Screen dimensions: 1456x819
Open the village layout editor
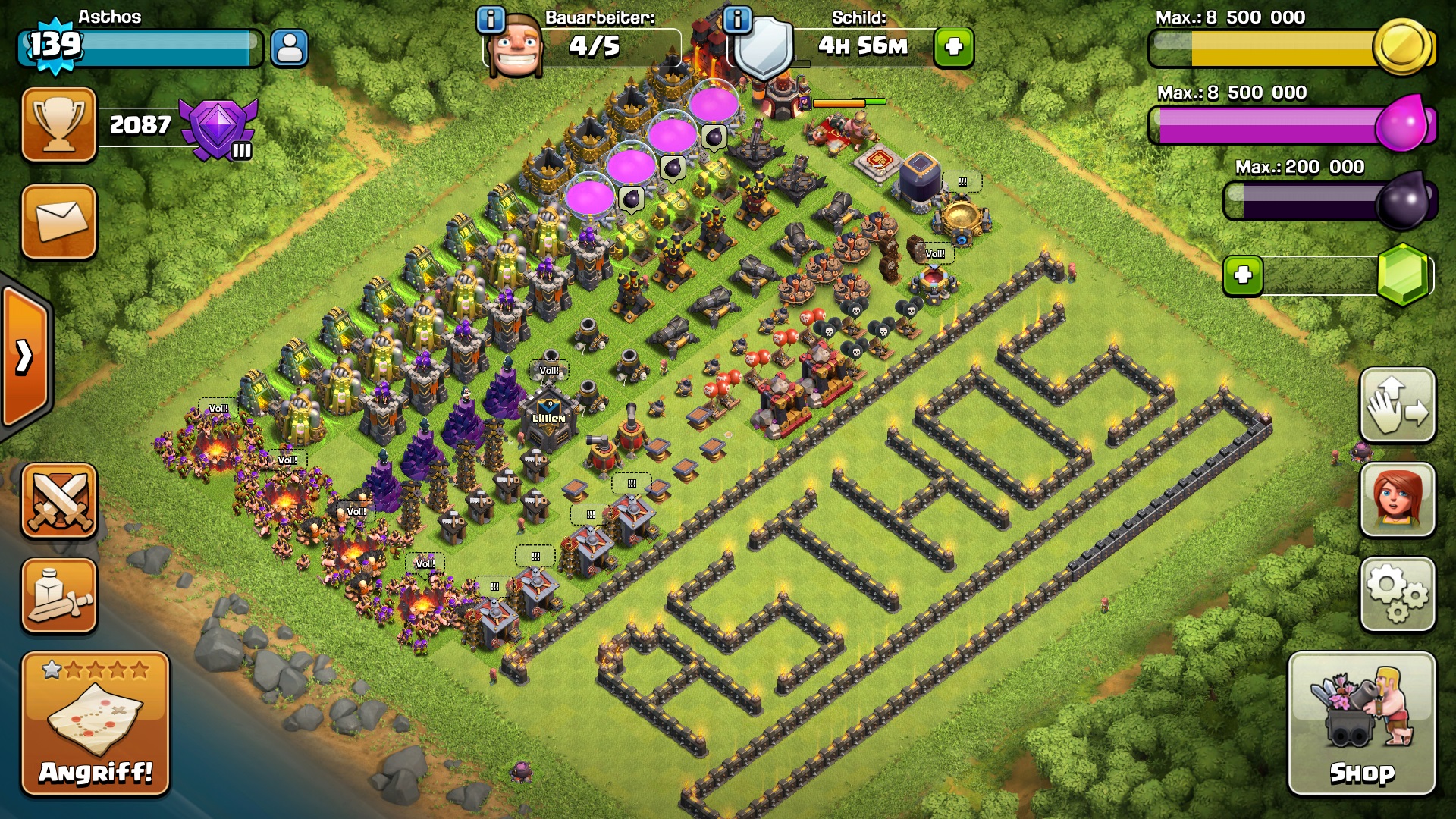pyautogui.click(x=1398, y=405)
